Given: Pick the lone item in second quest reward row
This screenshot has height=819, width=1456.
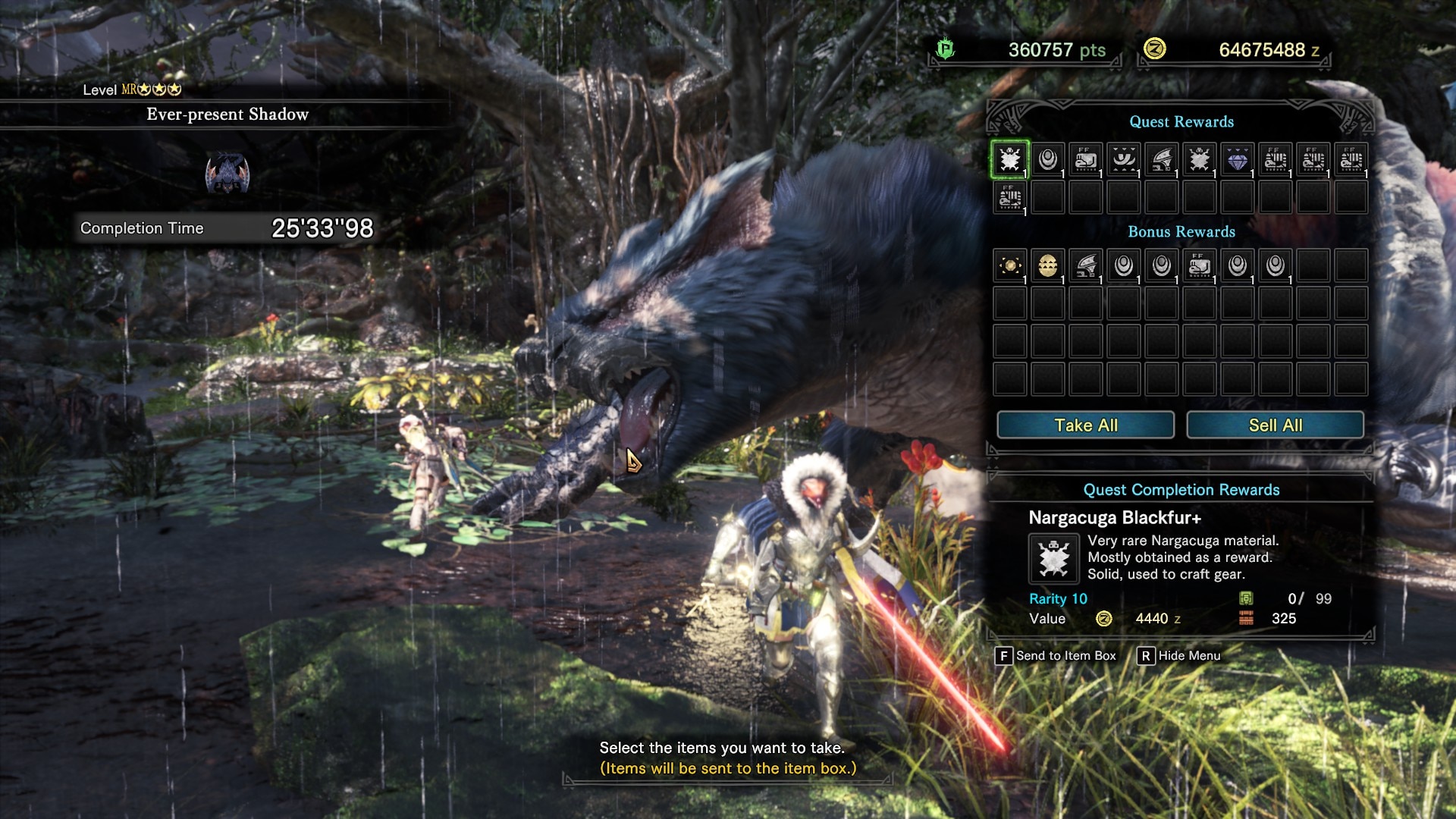Looking at the screenshot, I should click(1009, 198).
